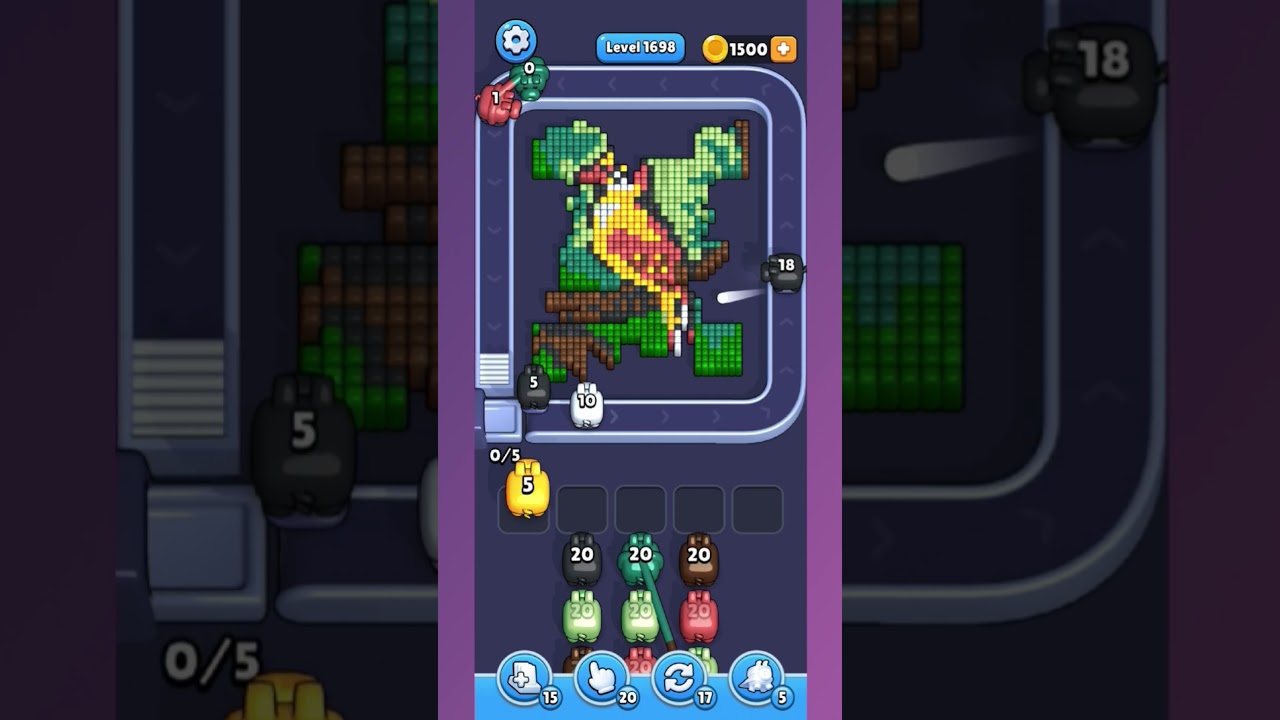
Task: Tap the gold coin currency icon
Action: coord(714,48)
